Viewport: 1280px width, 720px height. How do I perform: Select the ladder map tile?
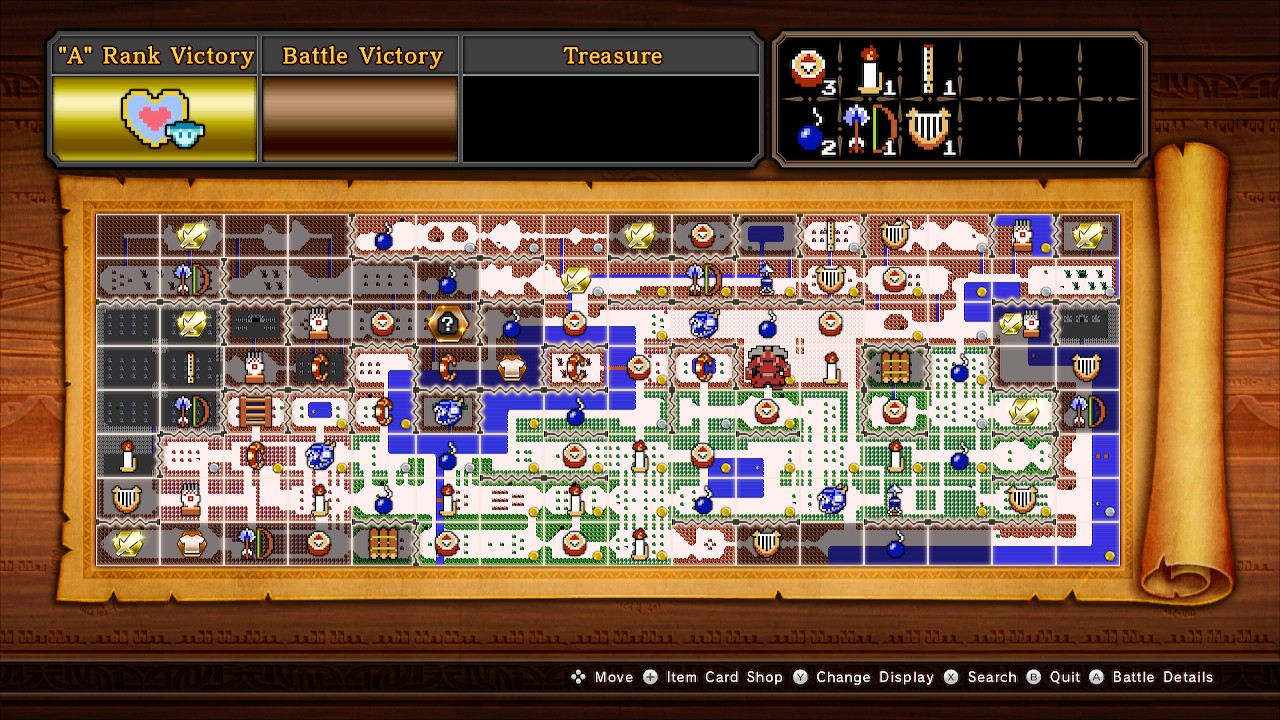(254, 411)
